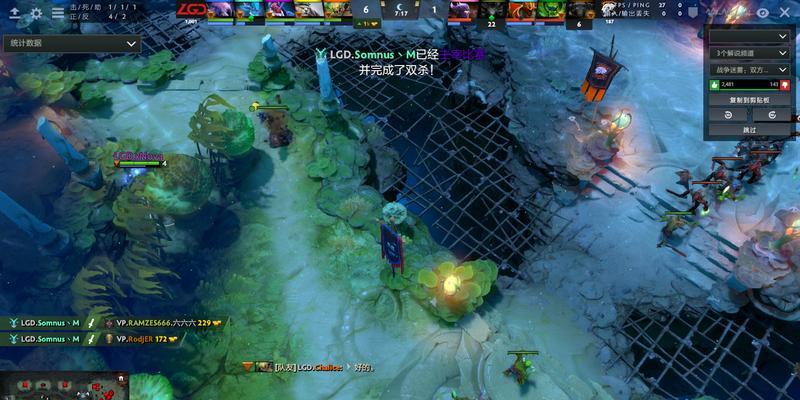The height and width of the screenshot is (400, 800).
Task: Click the rewind circular arrow button
Action: tap(729, 115)
